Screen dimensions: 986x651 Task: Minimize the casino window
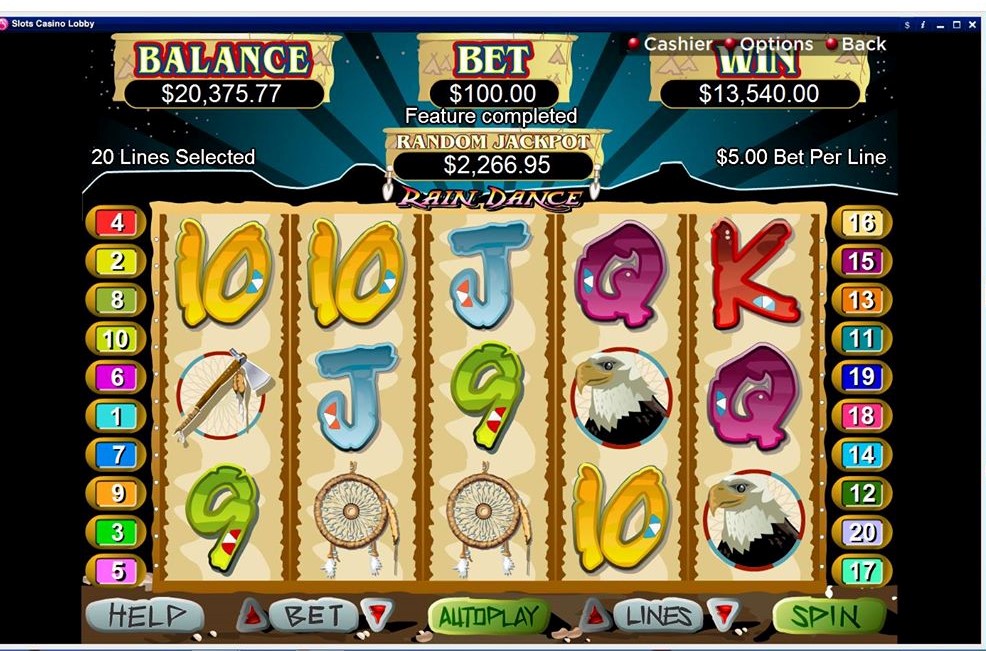click(940, 24)
